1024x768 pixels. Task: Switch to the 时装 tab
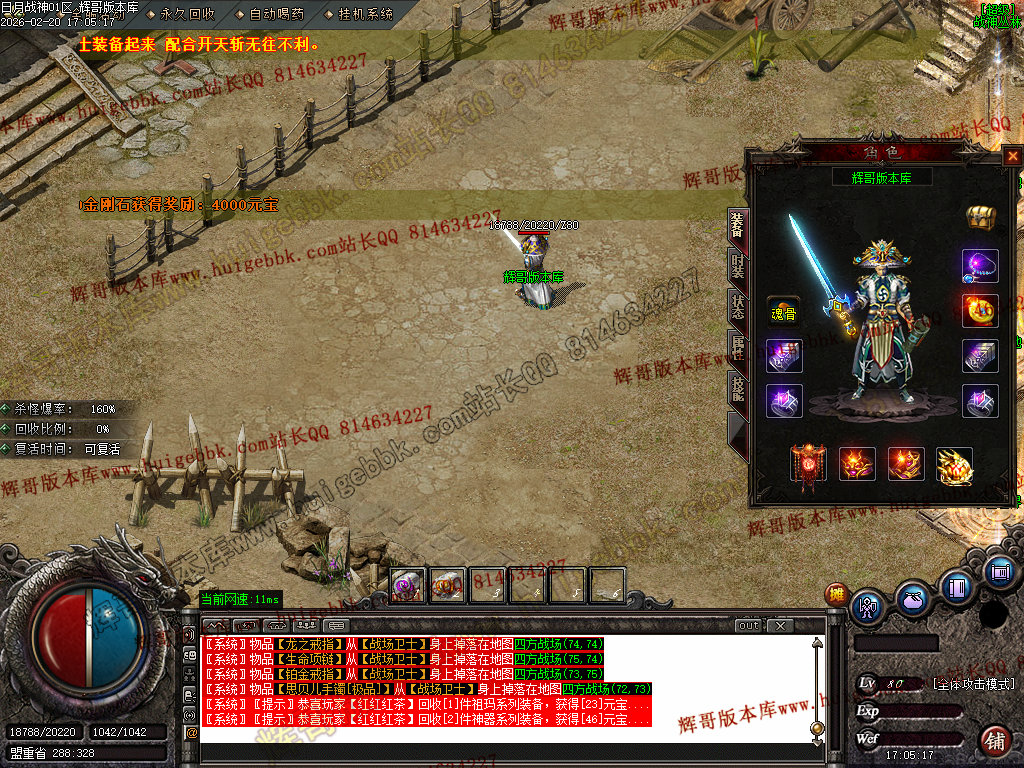tap(737, 267)
